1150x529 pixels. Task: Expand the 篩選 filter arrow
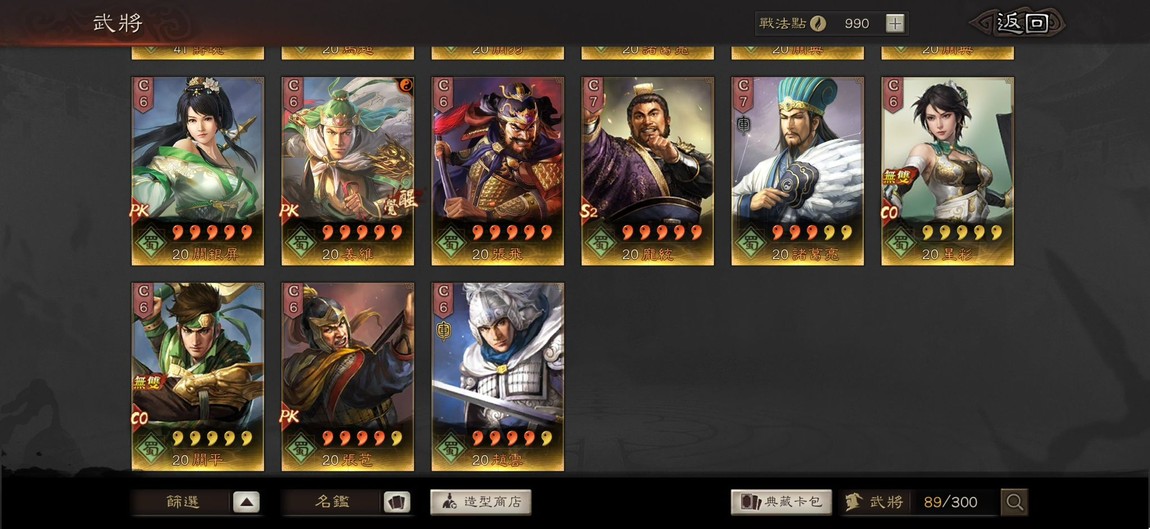pyautogui.click(x=246, y=502)
